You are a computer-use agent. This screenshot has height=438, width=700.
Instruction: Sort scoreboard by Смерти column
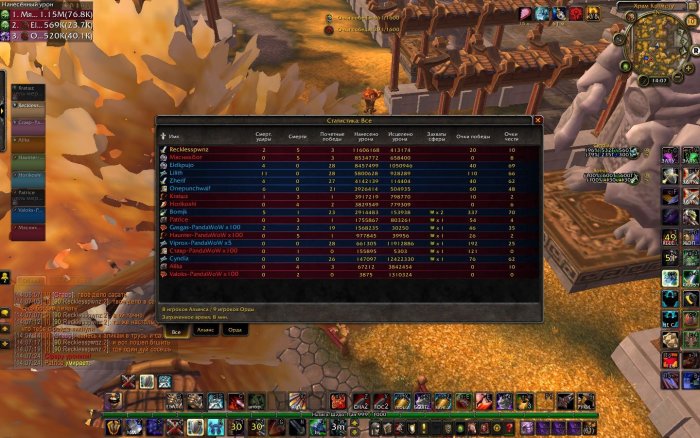coord(297,136)
